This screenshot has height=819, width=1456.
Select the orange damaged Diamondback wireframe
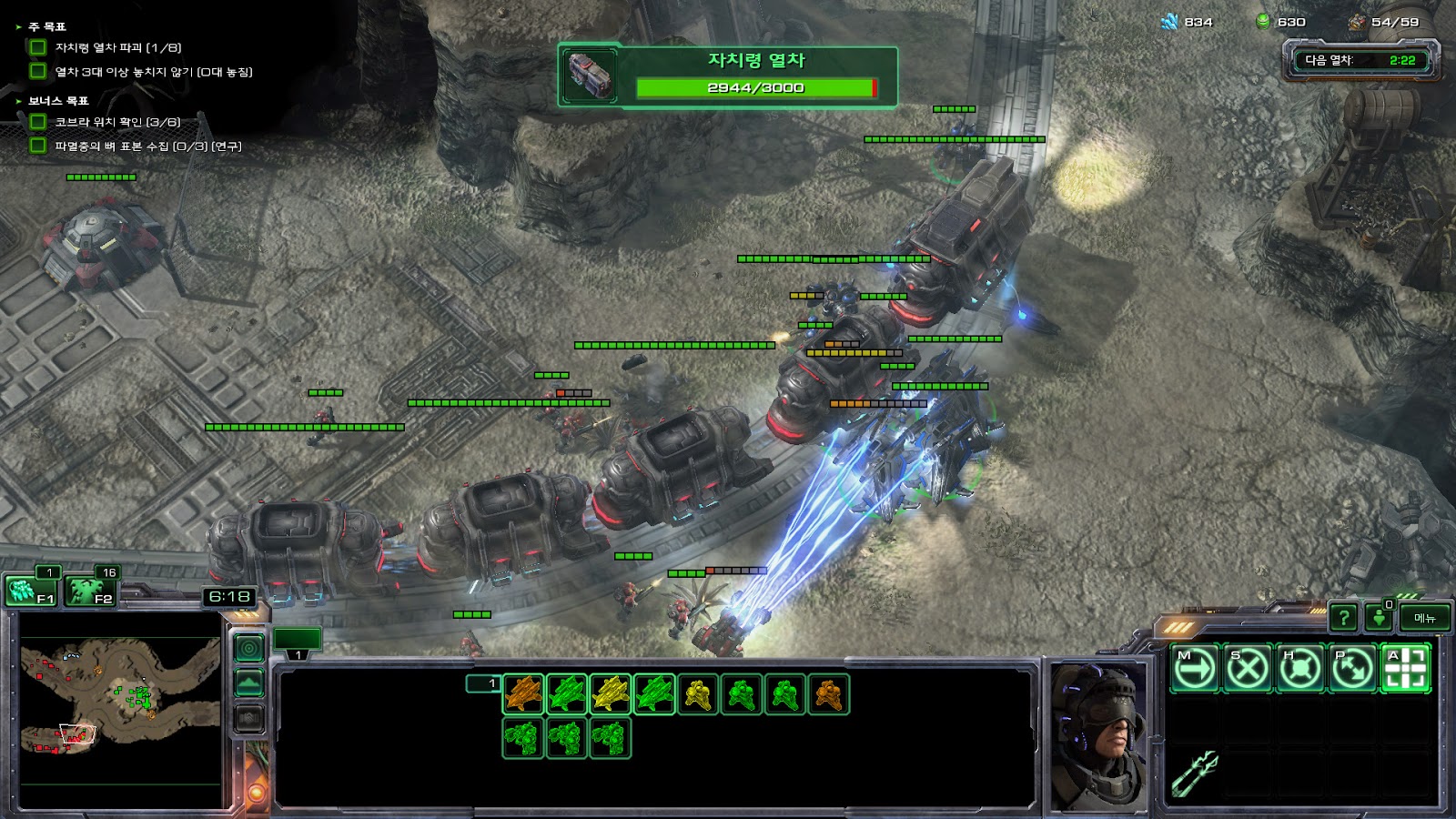tap(523, 694)
